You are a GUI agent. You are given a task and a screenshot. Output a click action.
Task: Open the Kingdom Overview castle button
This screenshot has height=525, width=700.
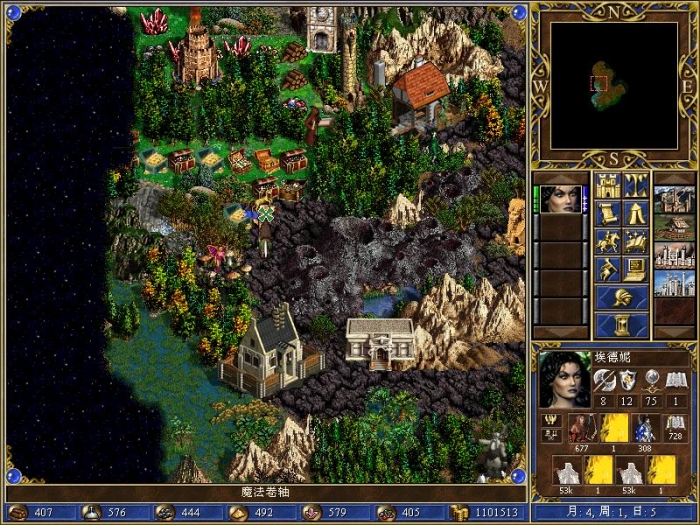click(x=608, y=185)
